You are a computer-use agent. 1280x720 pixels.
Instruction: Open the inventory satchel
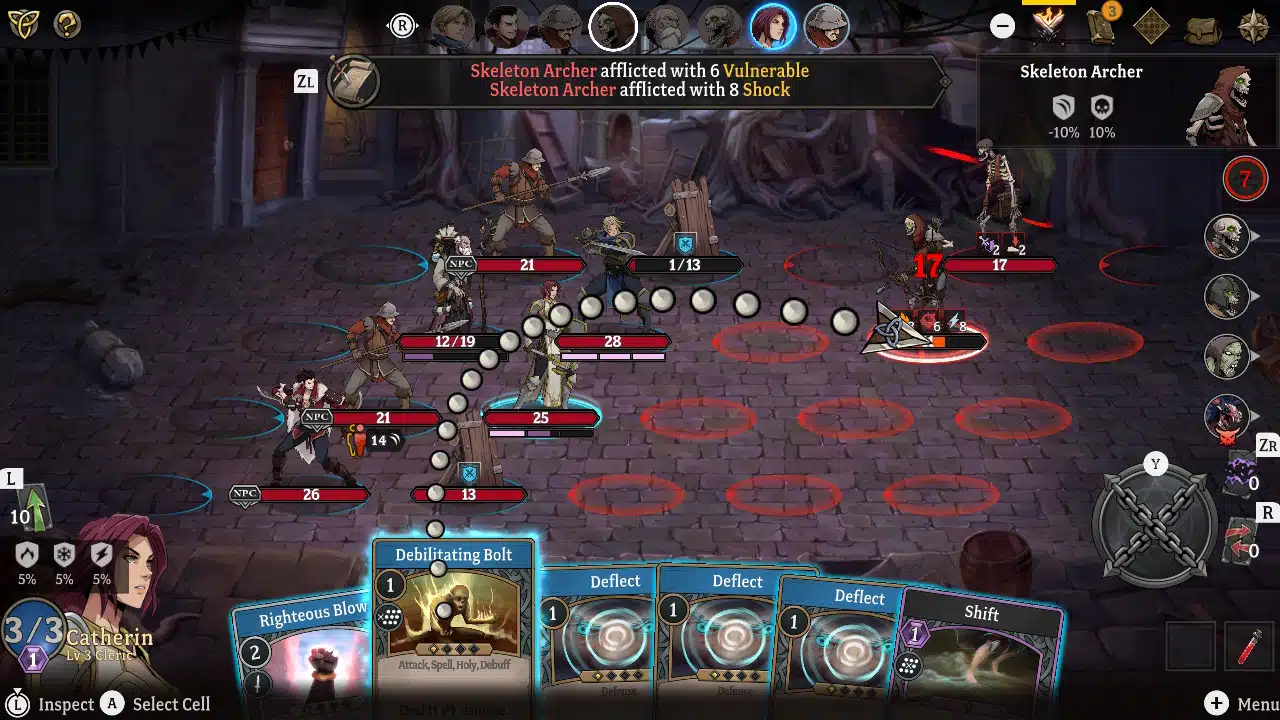tap(1203, 27)
